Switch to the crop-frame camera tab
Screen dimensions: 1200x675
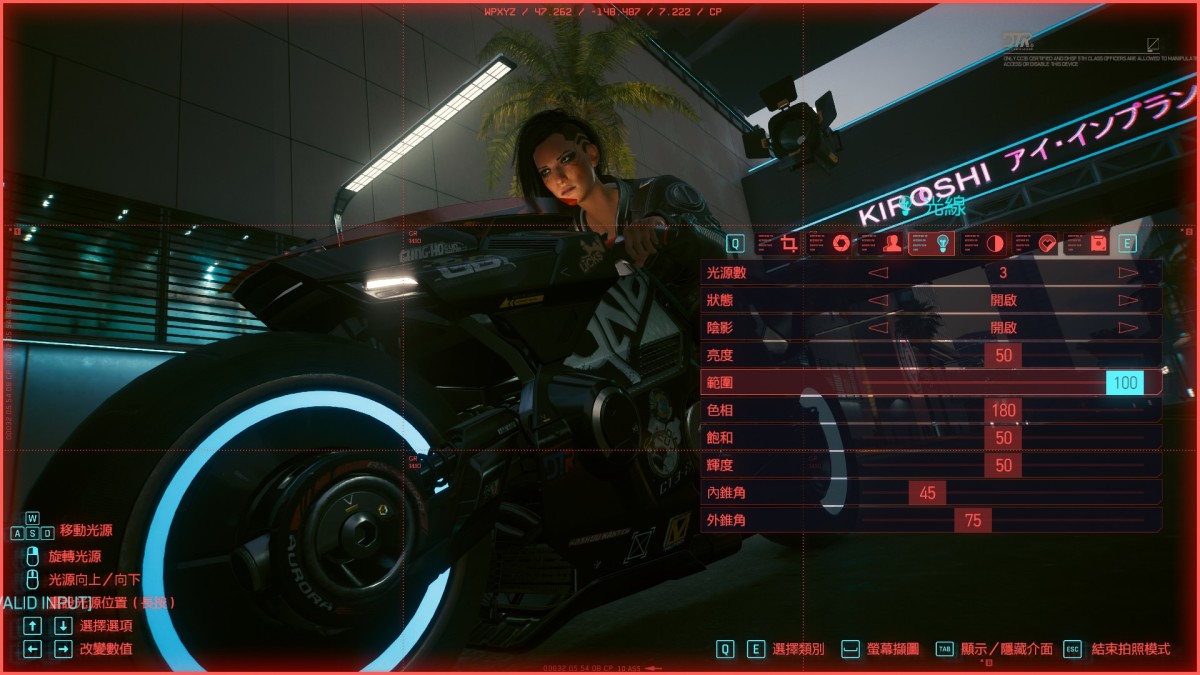(x=789, y=243)
